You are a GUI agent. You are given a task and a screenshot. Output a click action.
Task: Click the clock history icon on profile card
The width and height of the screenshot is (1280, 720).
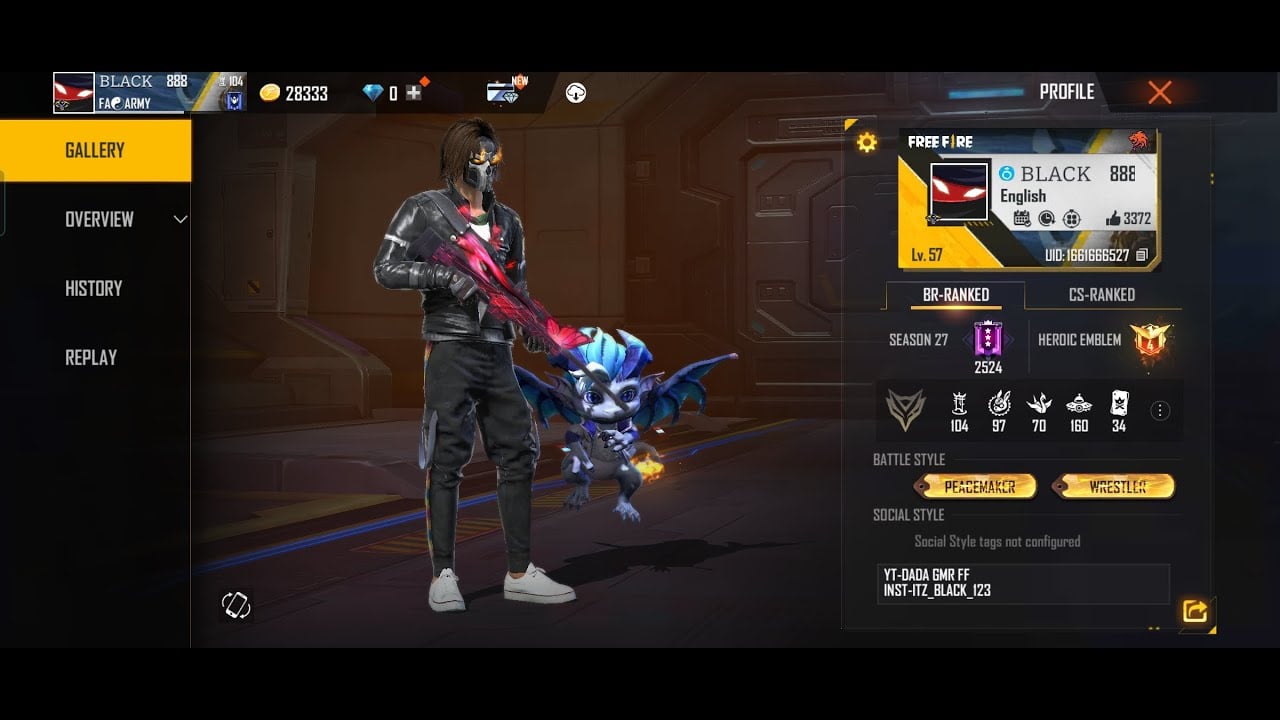(1048, 218)
